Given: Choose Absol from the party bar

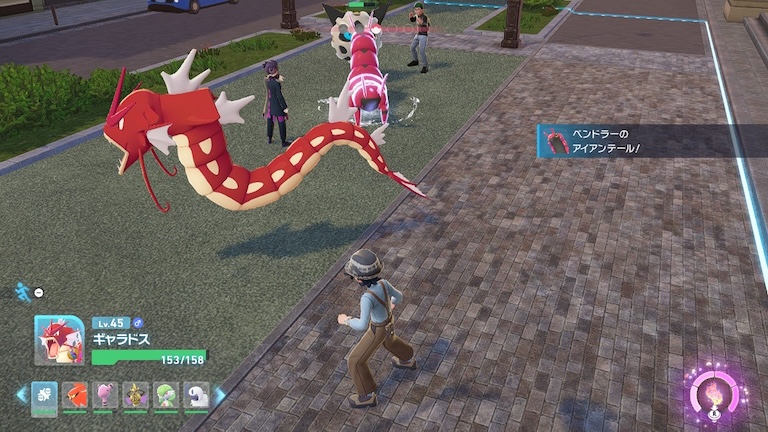Looking at the screenshot, I should (197, 395).
